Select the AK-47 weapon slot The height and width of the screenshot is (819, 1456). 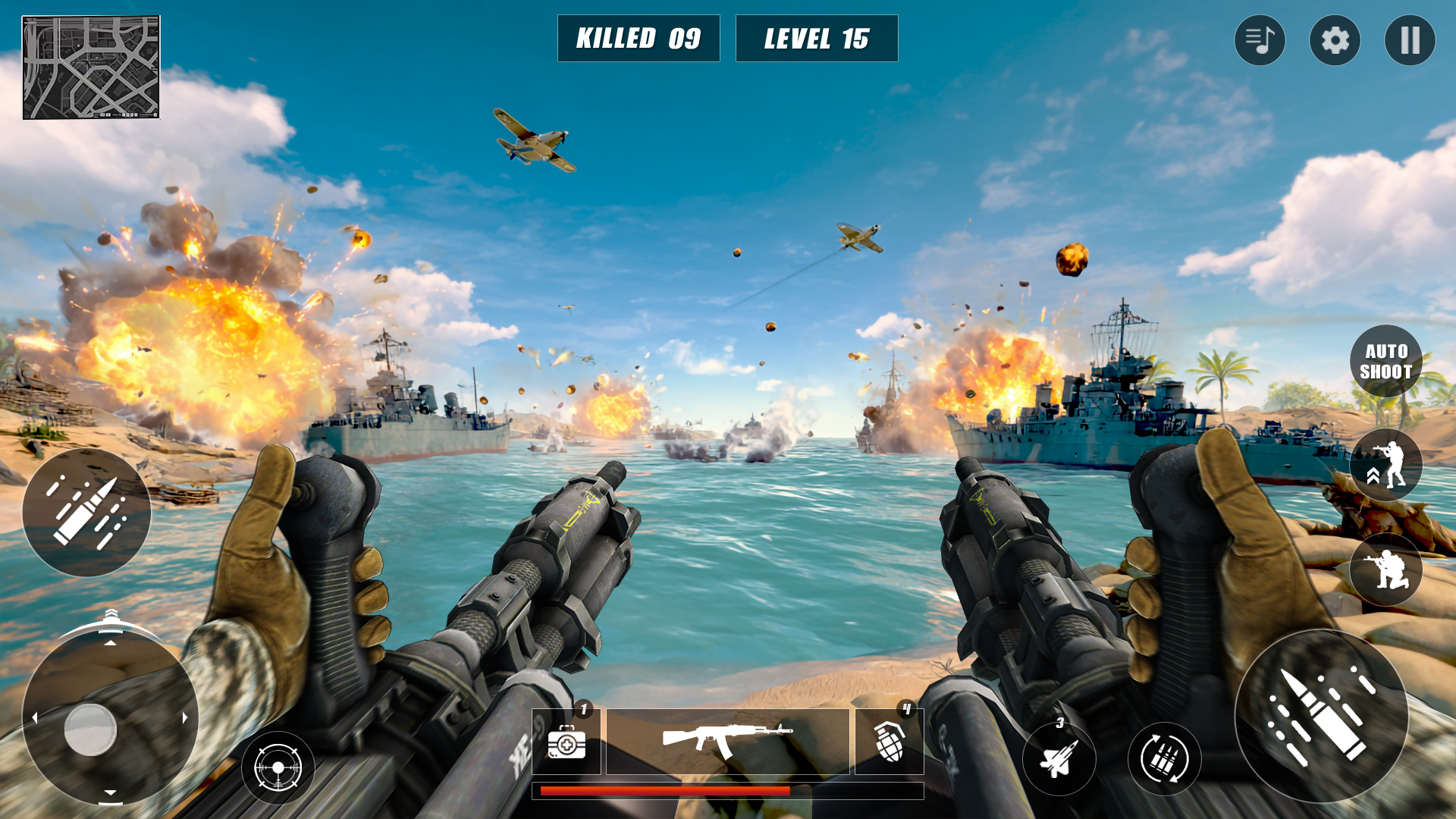(x=728, y=736)
